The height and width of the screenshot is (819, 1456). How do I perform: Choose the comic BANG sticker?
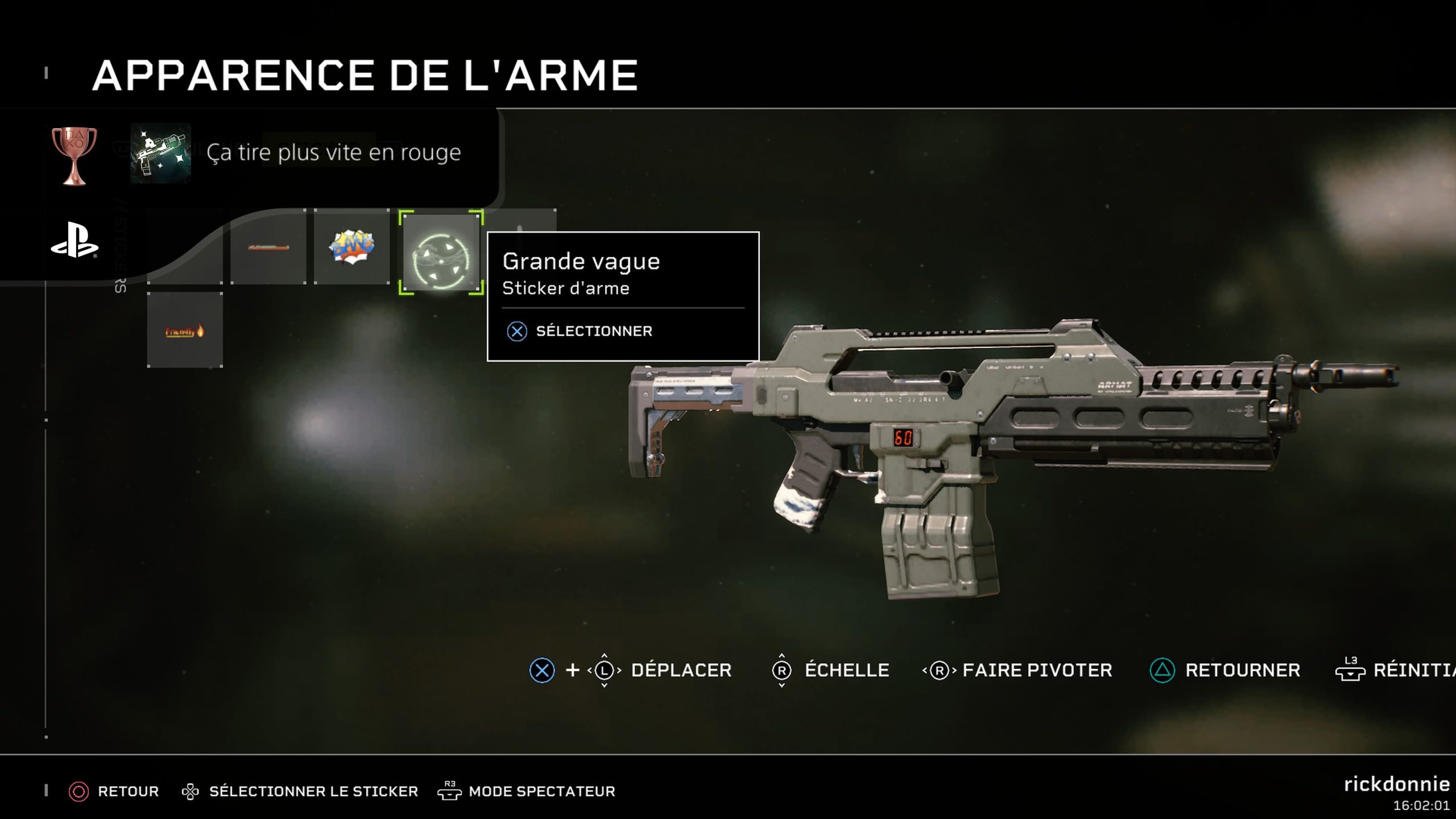click(x=352, y=247)
